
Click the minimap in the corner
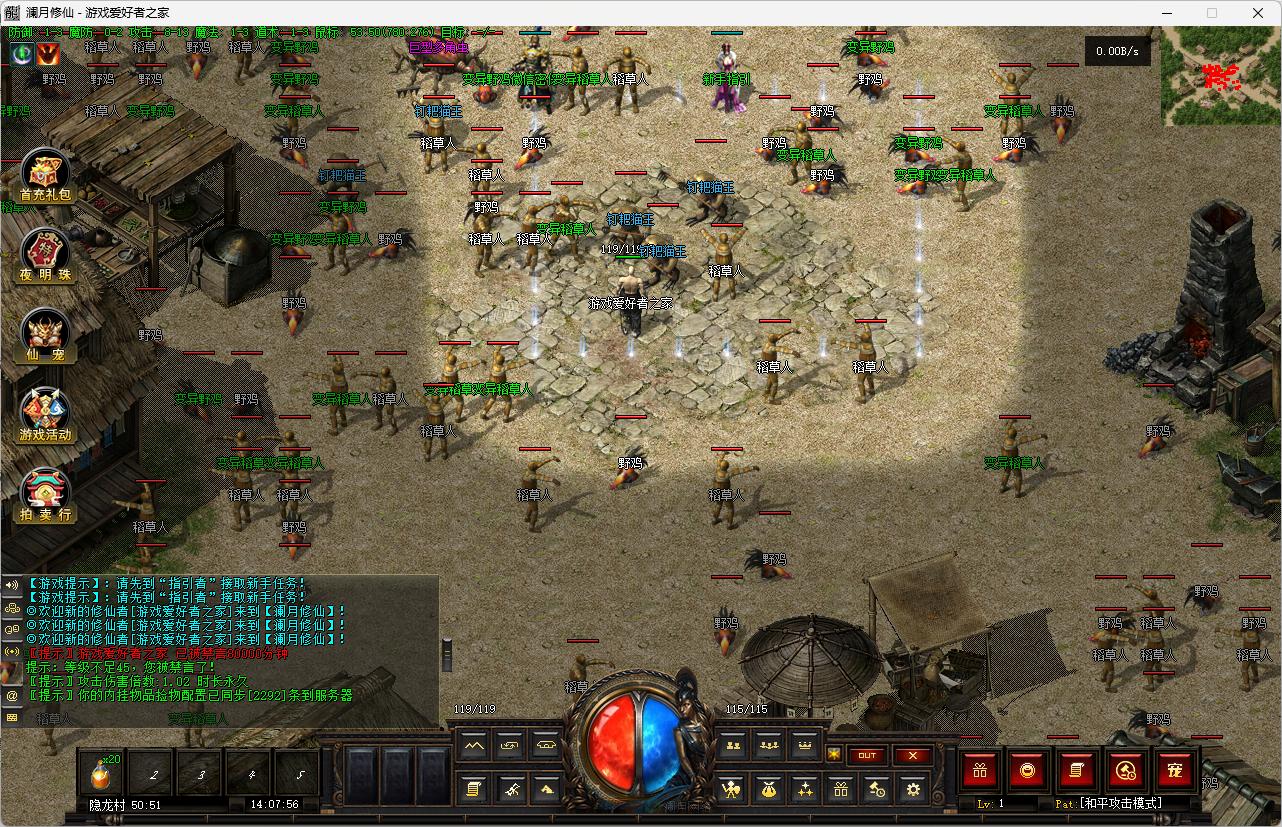(x=1220, y=76)
